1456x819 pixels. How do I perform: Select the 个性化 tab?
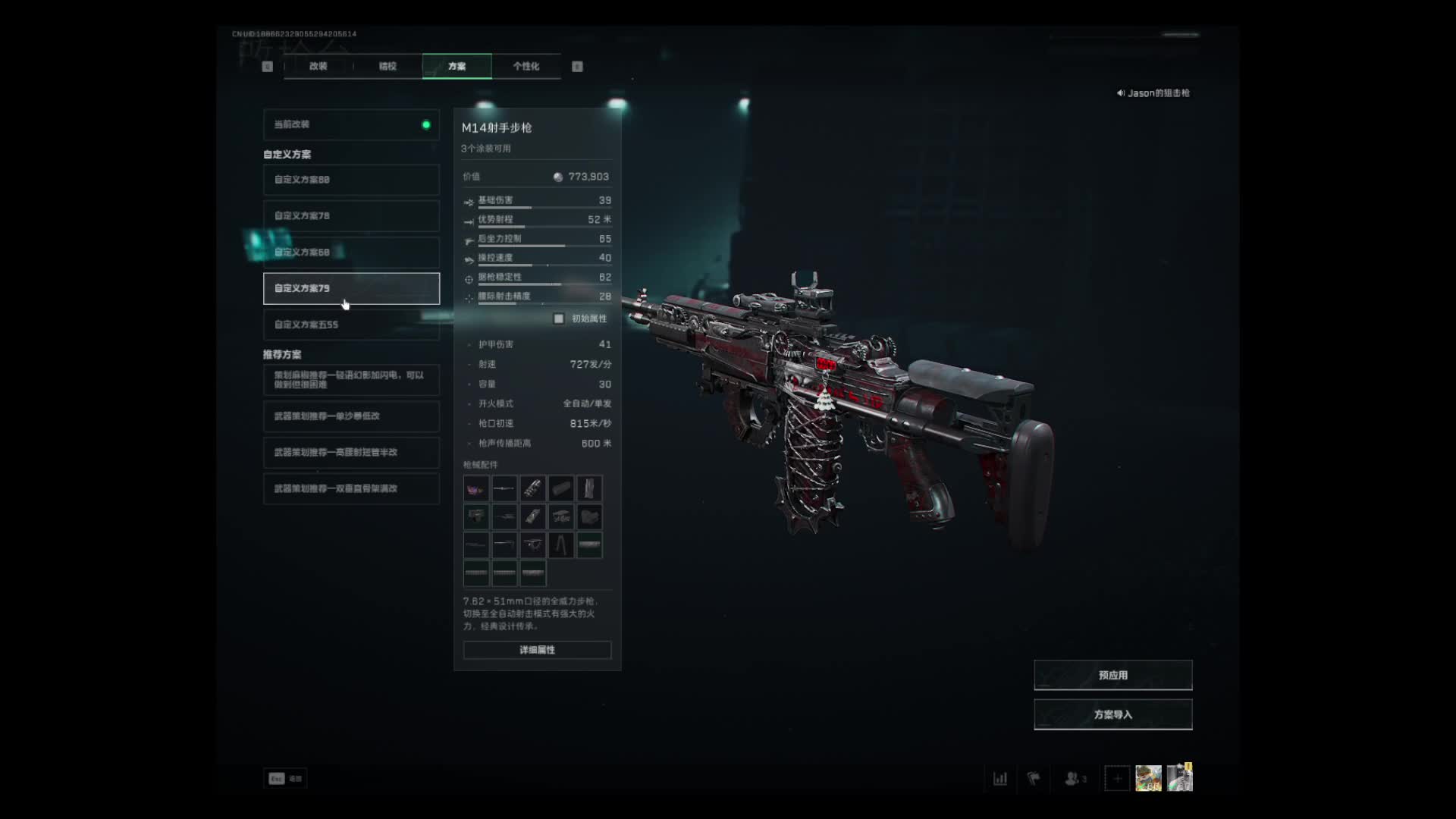[526, 67]
